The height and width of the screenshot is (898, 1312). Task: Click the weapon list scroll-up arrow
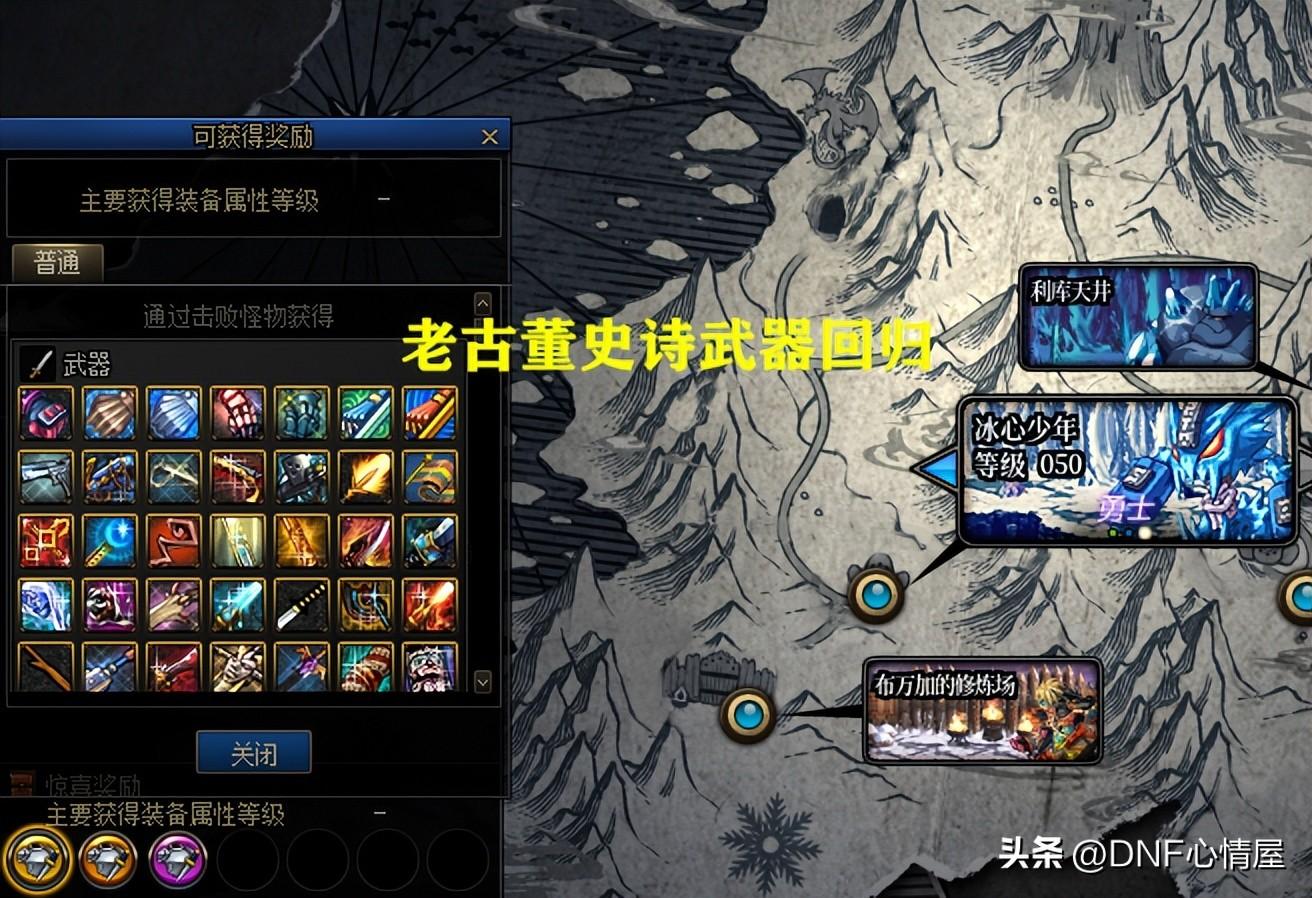click(482, 302)
